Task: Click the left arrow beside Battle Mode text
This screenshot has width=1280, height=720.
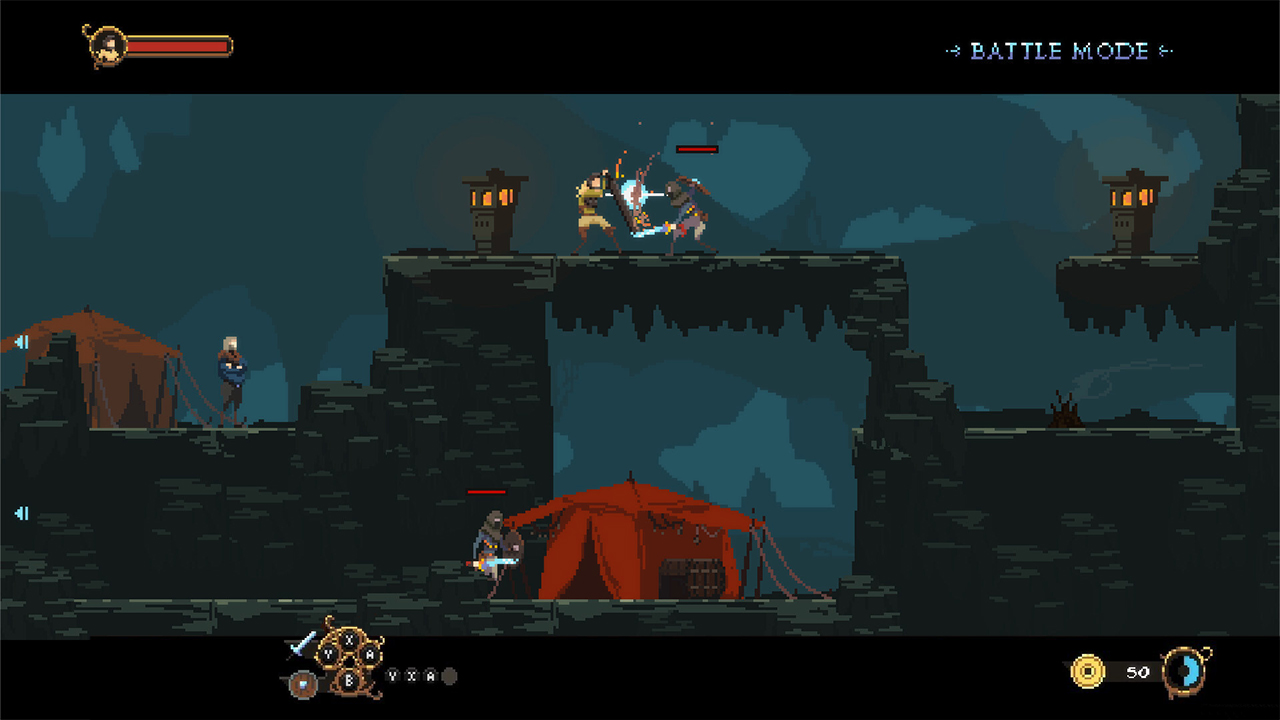Action: click(x=952, y=51)
